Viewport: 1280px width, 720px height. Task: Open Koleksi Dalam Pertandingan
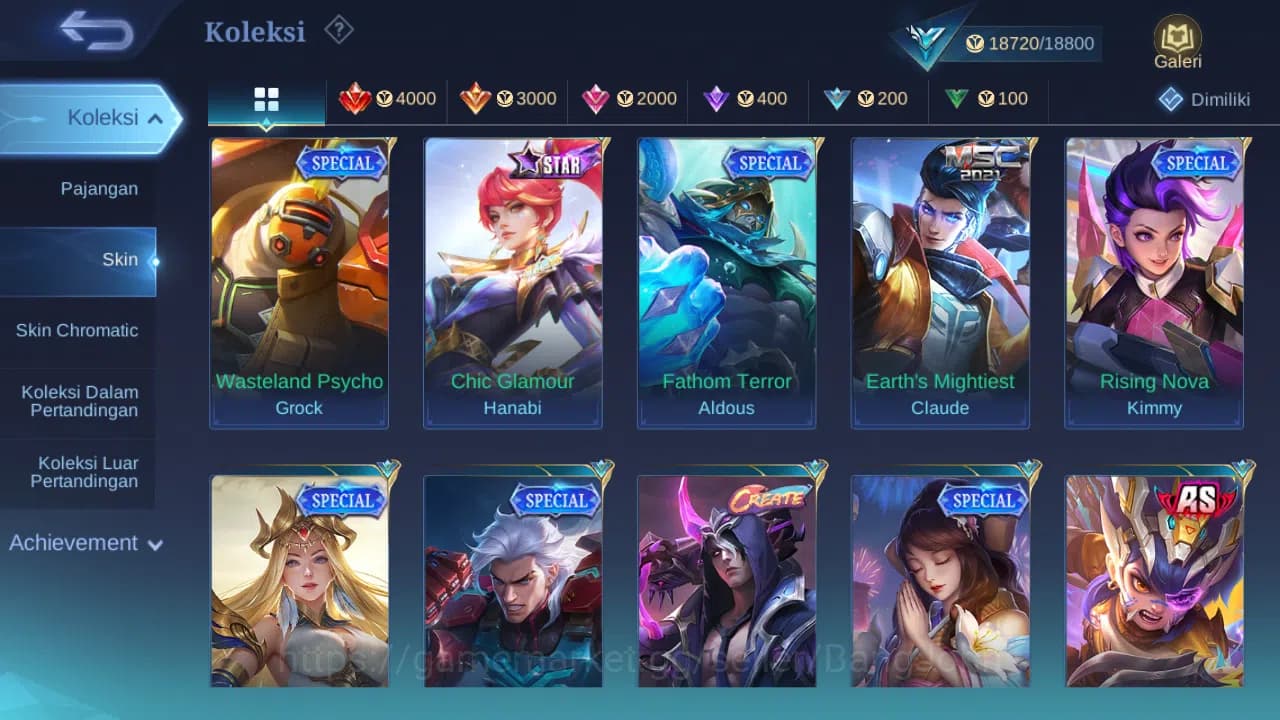[x=80, y=401]
